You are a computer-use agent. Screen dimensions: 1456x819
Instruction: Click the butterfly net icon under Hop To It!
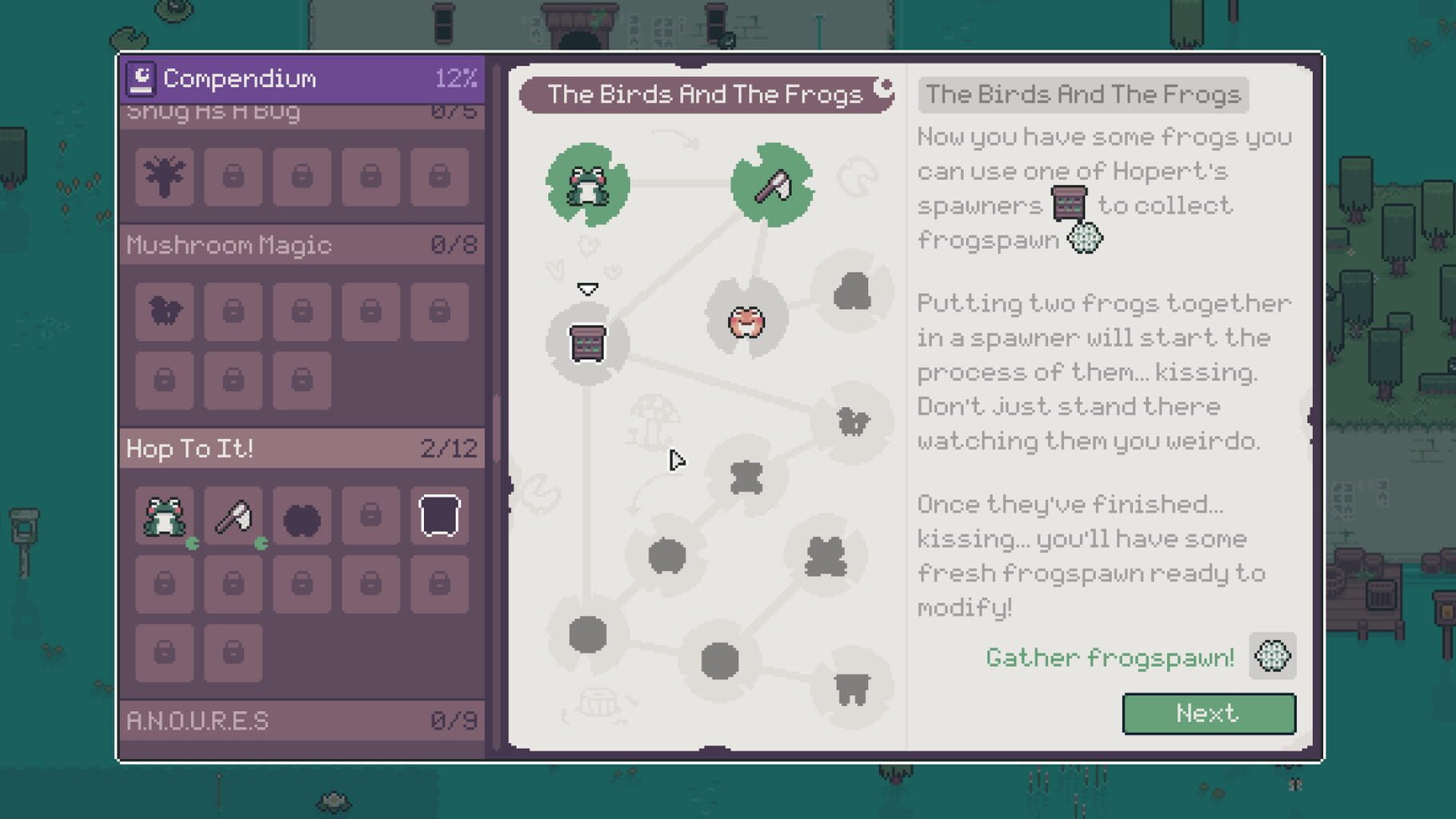click(x=233, y=514)
